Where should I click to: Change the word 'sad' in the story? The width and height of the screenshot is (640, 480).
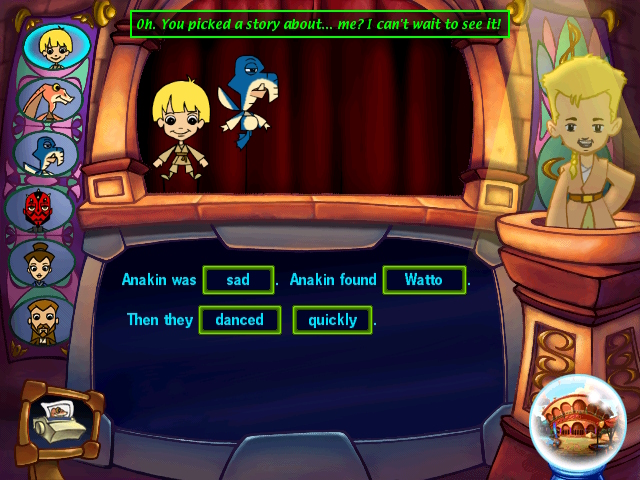coord(238,280)
